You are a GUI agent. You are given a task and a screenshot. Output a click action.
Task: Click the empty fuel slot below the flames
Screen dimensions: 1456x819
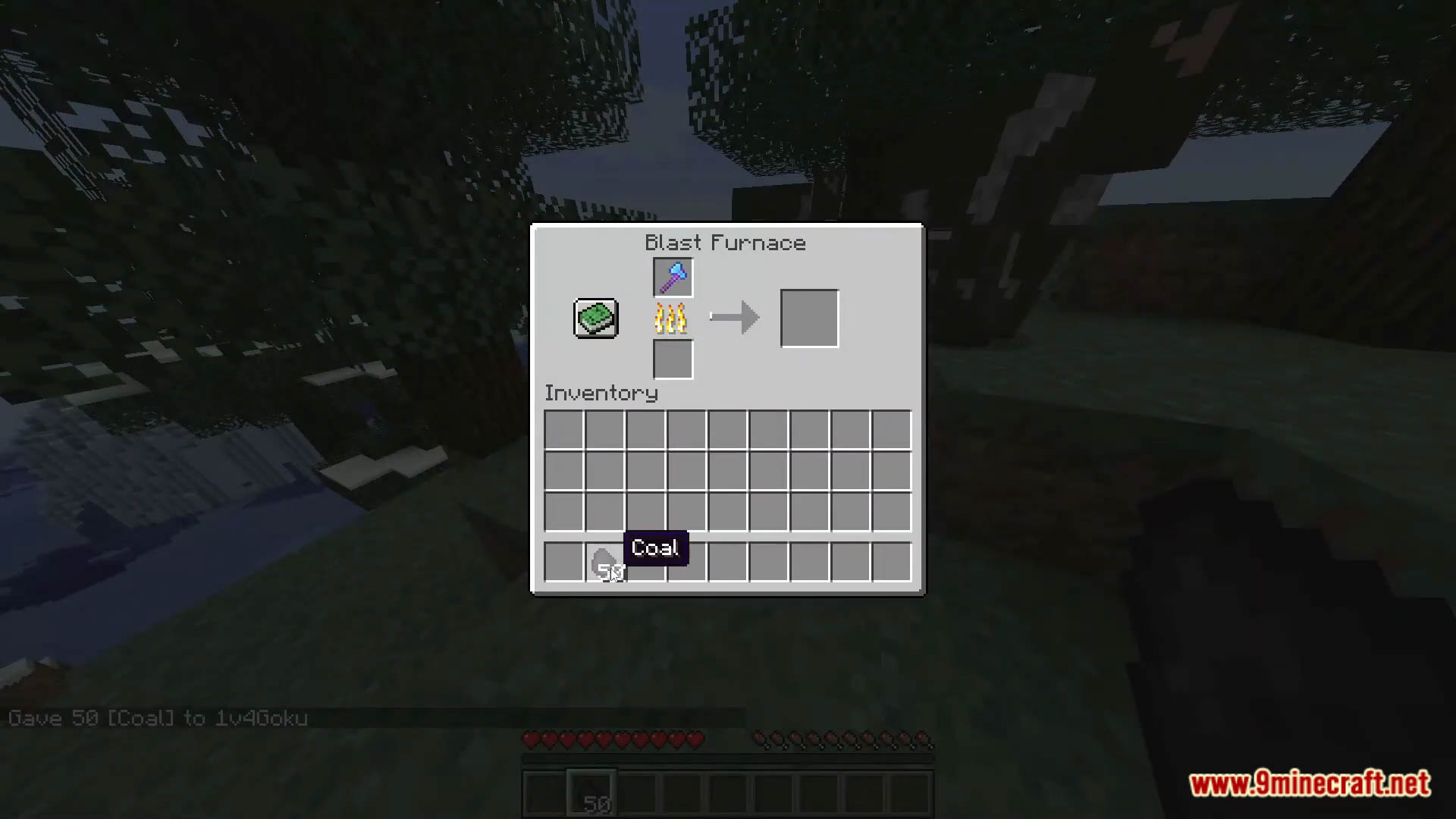coord(672,359)
